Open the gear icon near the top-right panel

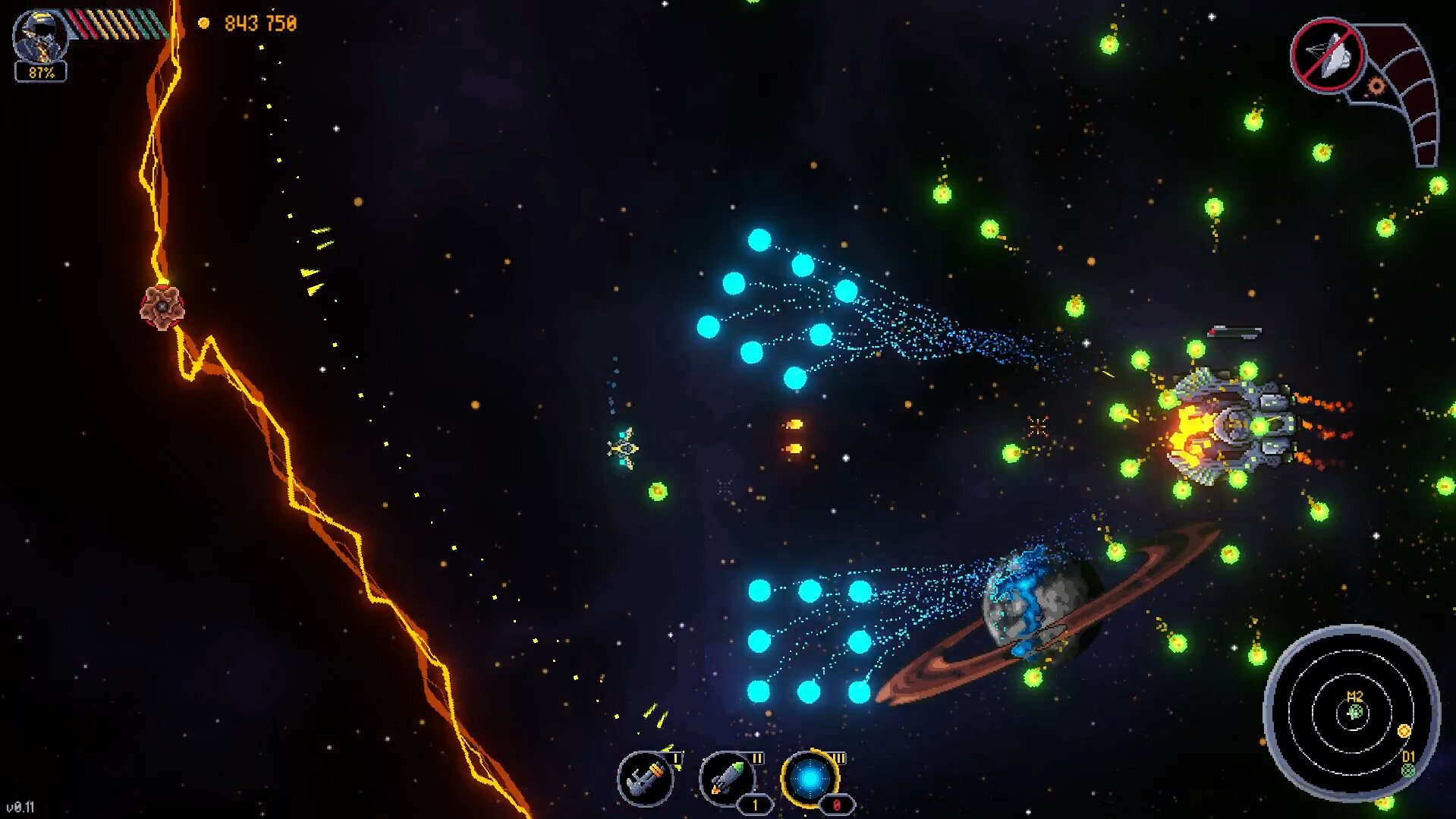1376,86
